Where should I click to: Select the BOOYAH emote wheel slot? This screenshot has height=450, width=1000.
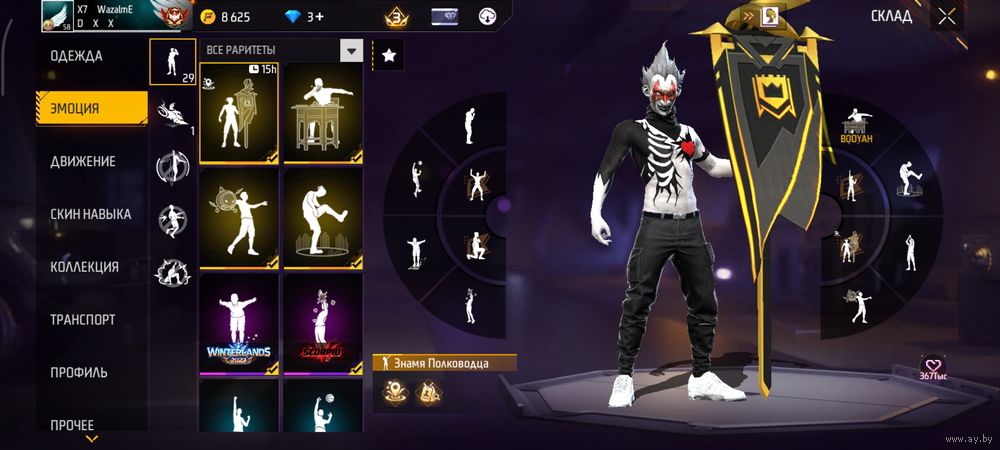click(x=855, y=127)
